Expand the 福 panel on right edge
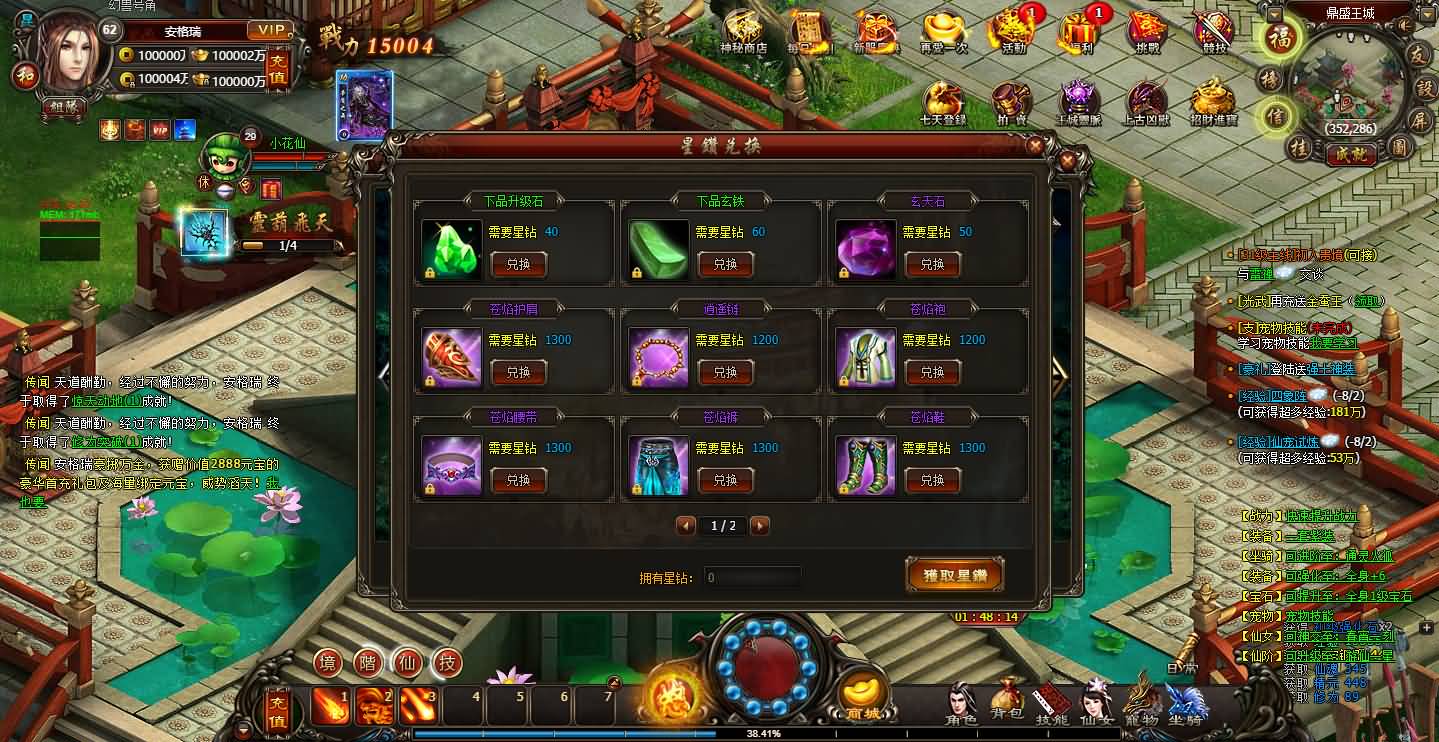This screenshot has width=1439, height=742. point(1281,38)
